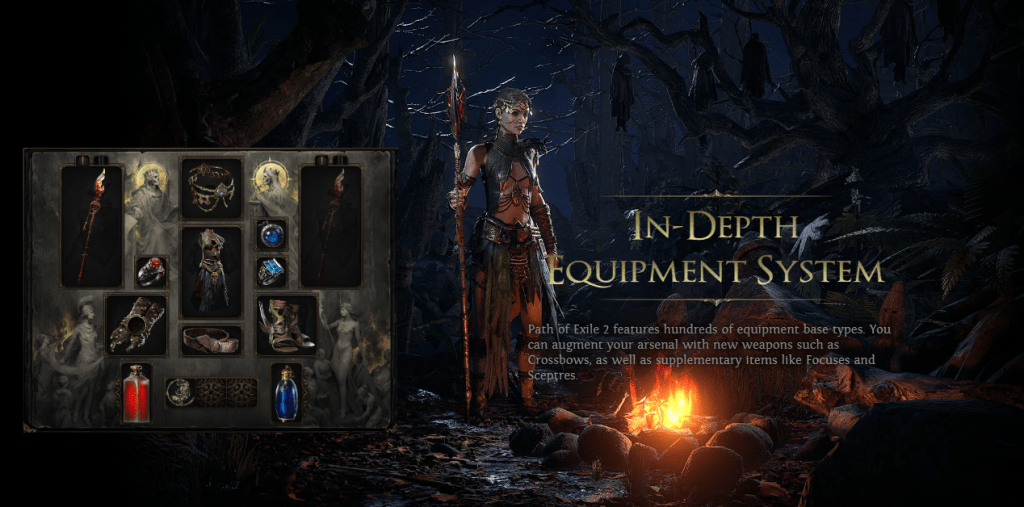Select the staff in the main-hand weapon slot

[x=92, y=225]
